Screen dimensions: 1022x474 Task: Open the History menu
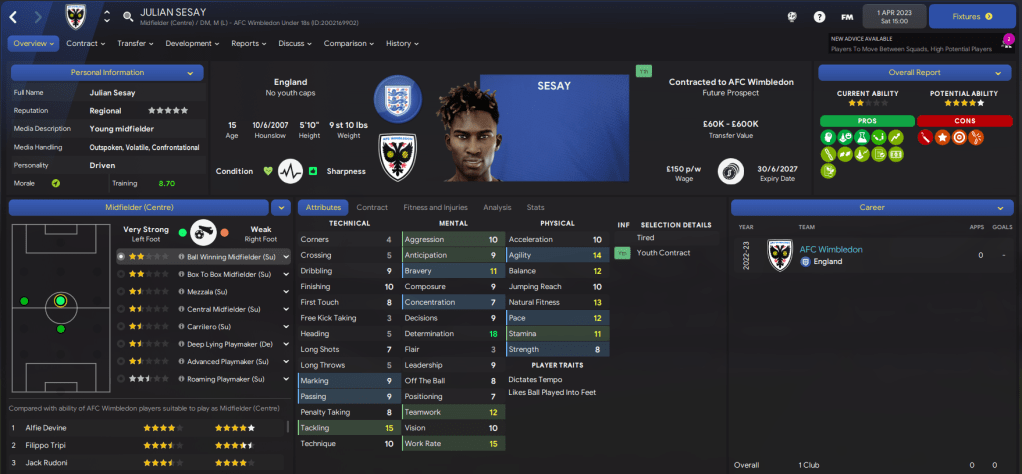click(x=402, y=43)
